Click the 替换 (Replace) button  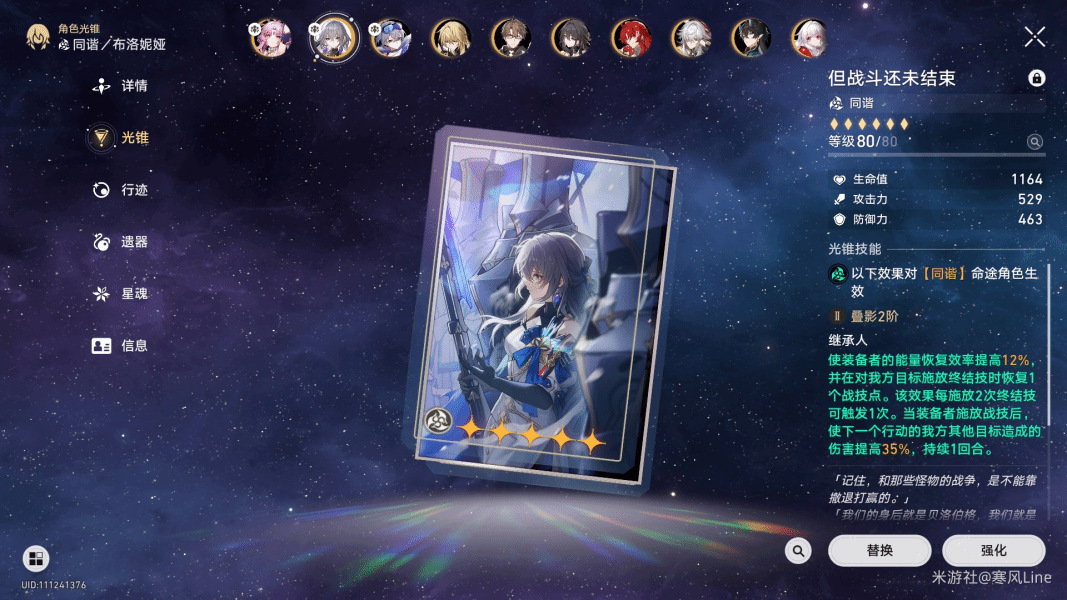pos(879,551)
